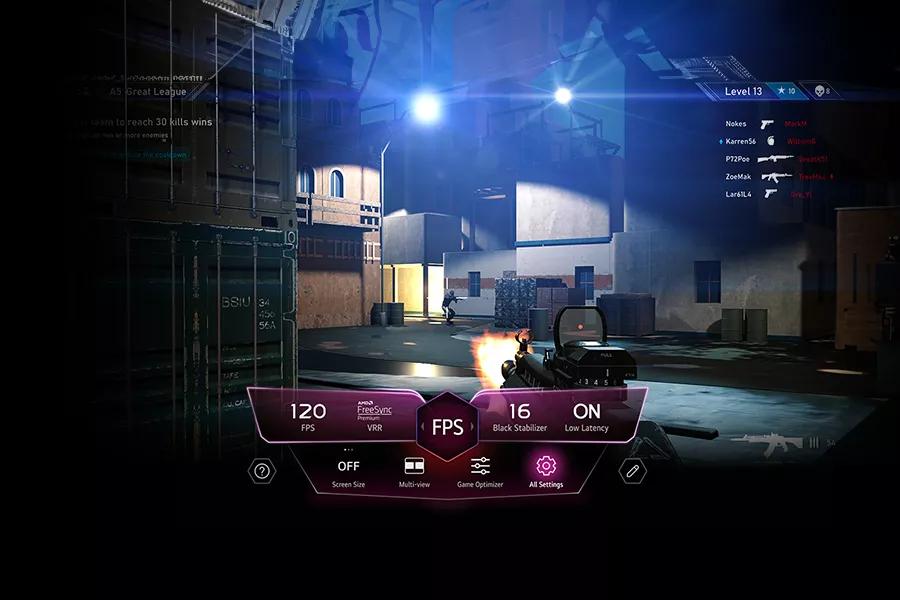Click the FPS genre hexagon
The width and height of the screenshot is (900, 600).
tap(447, 426)
